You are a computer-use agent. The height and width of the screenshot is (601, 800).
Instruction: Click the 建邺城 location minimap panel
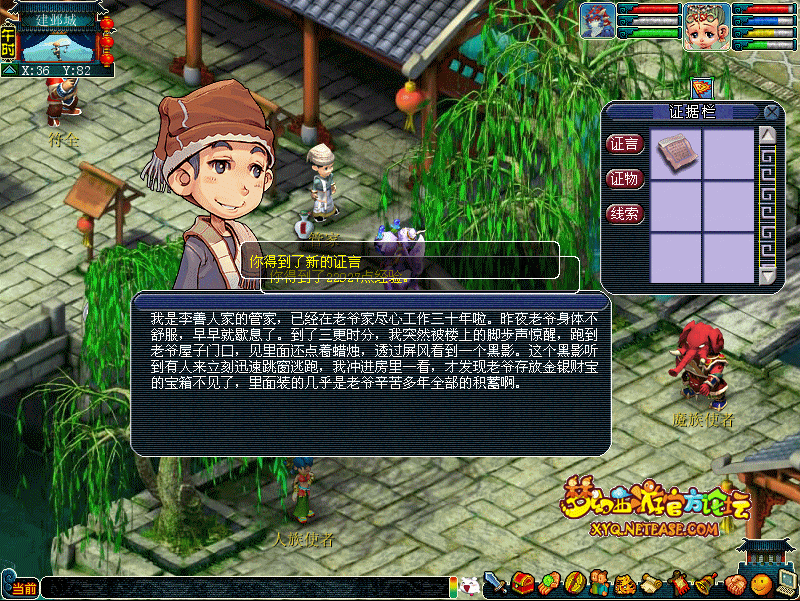58,40
